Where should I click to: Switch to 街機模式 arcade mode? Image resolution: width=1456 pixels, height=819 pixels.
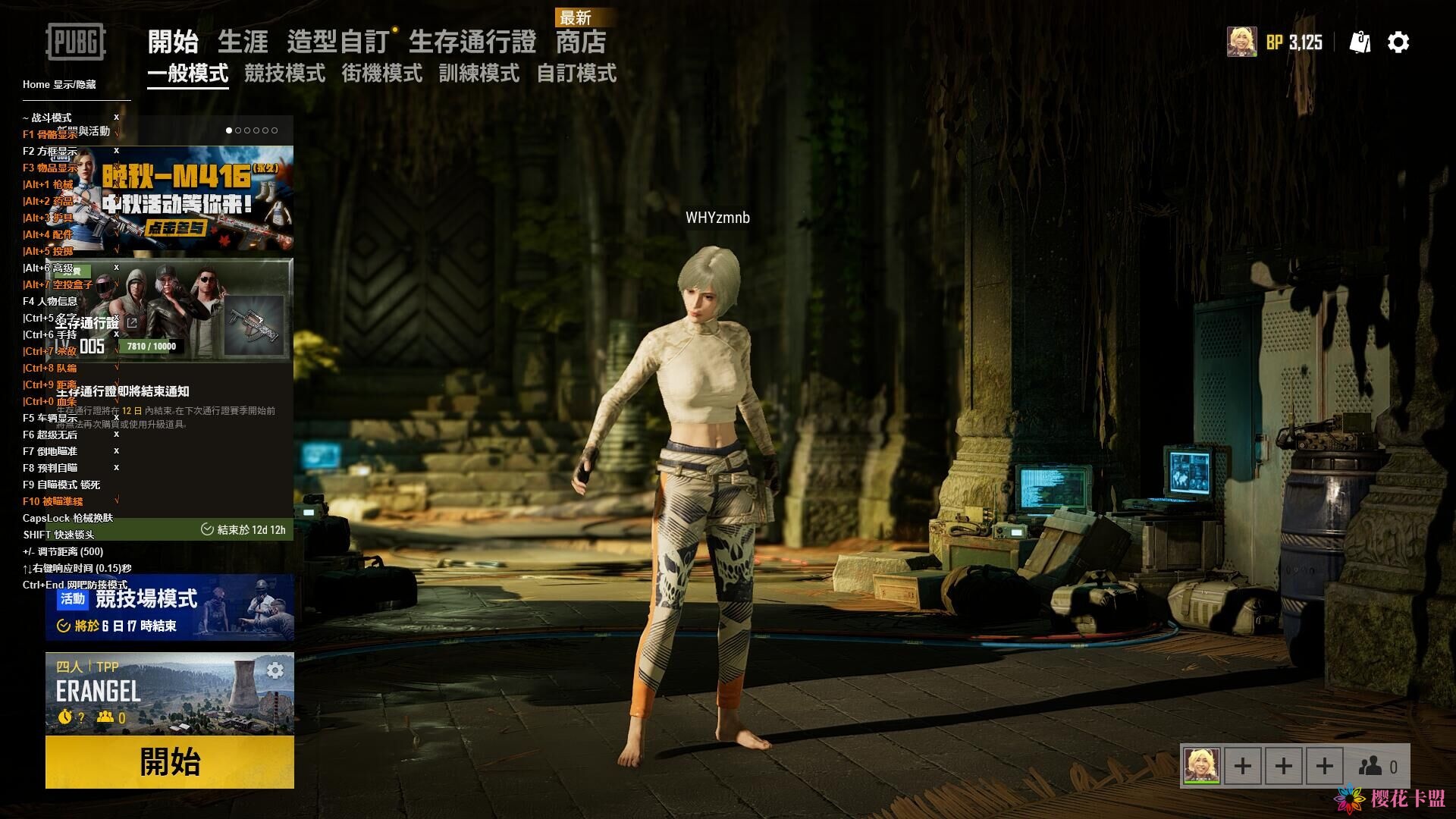pyautogui.click(x=381, y=74)
